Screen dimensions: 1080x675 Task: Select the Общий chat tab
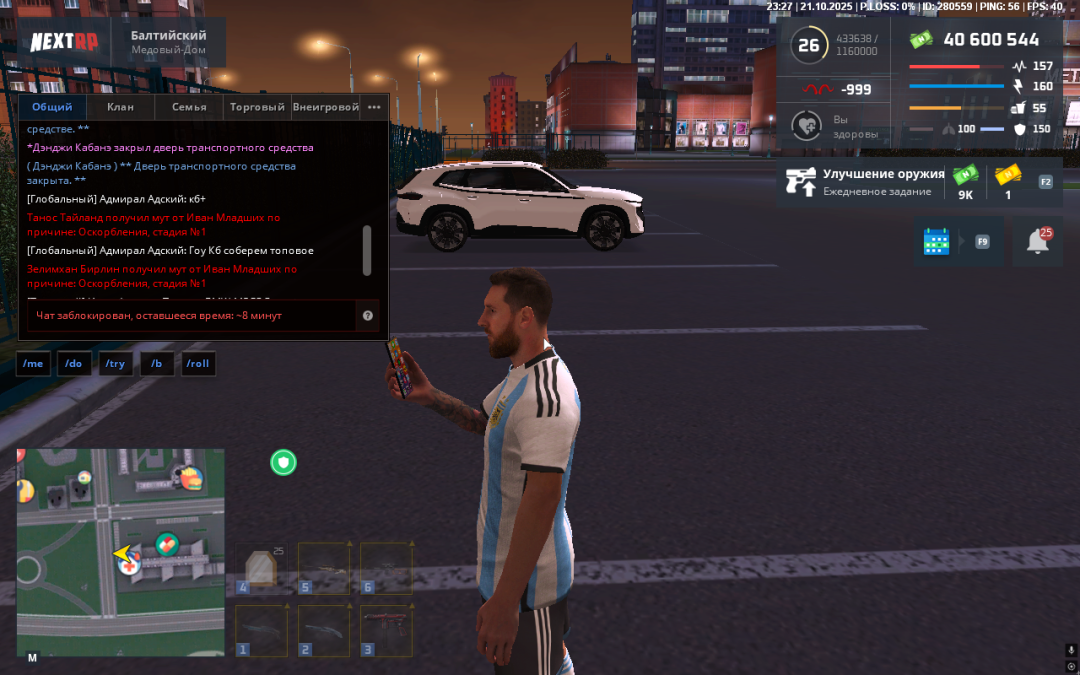pyautogui.click(x=52, y=107)
